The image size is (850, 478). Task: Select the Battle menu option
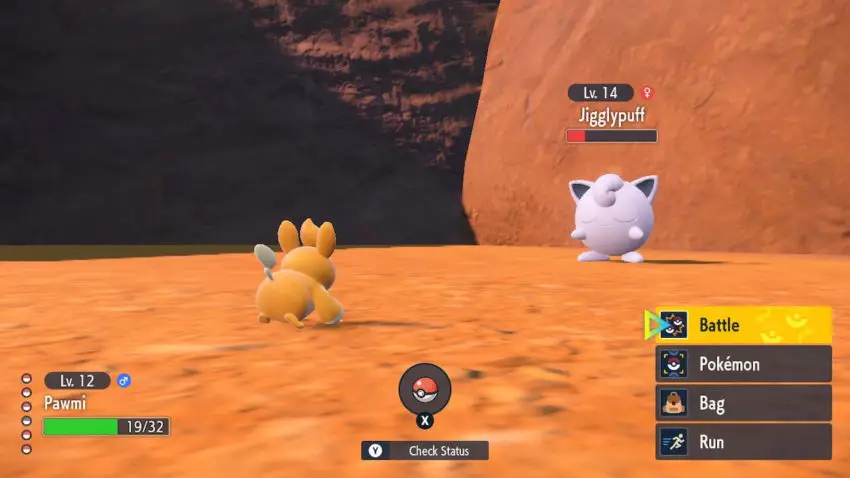point(743,325)
